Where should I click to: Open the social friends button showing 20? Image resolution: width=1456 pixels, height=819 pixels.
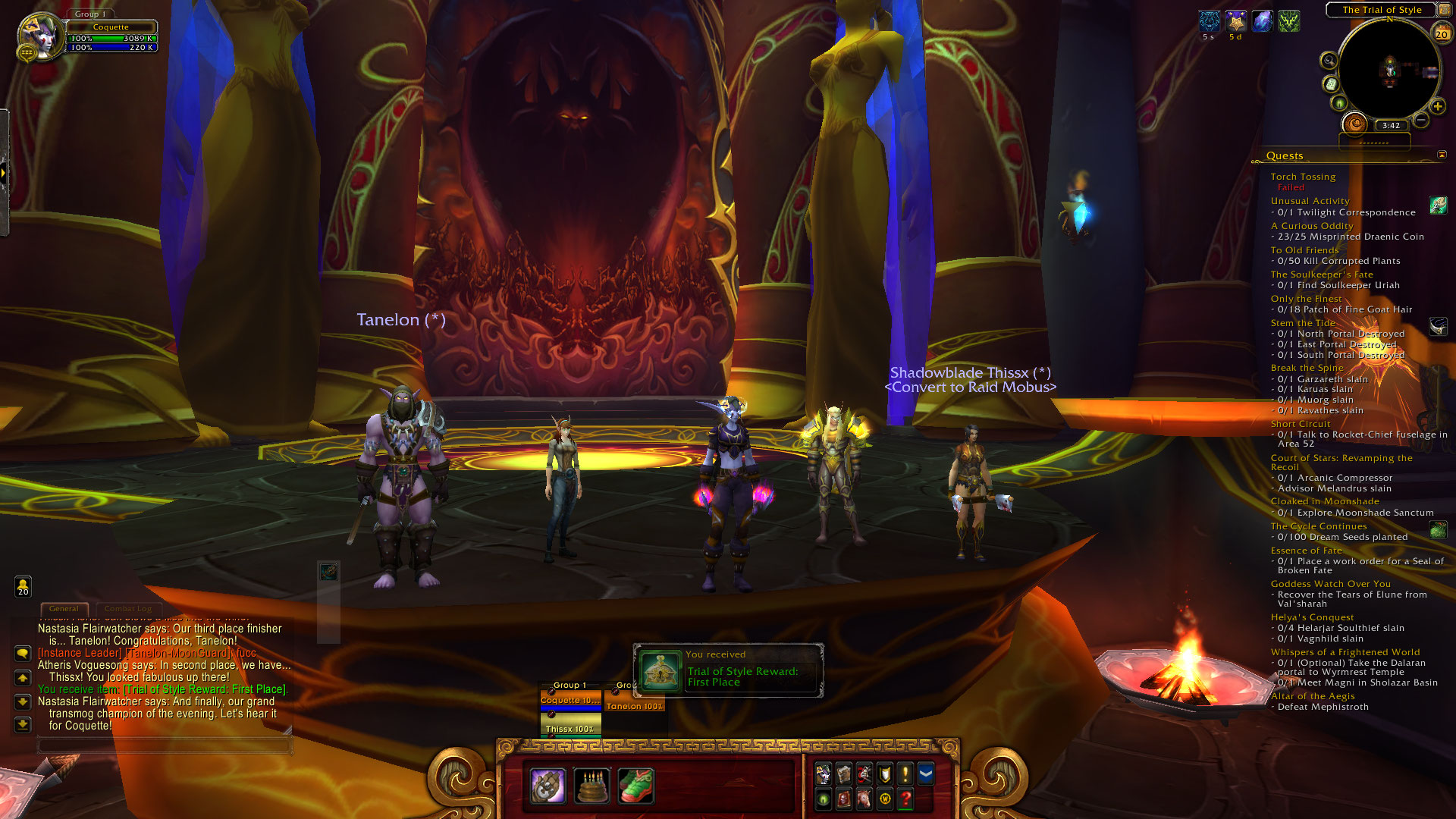23,586
